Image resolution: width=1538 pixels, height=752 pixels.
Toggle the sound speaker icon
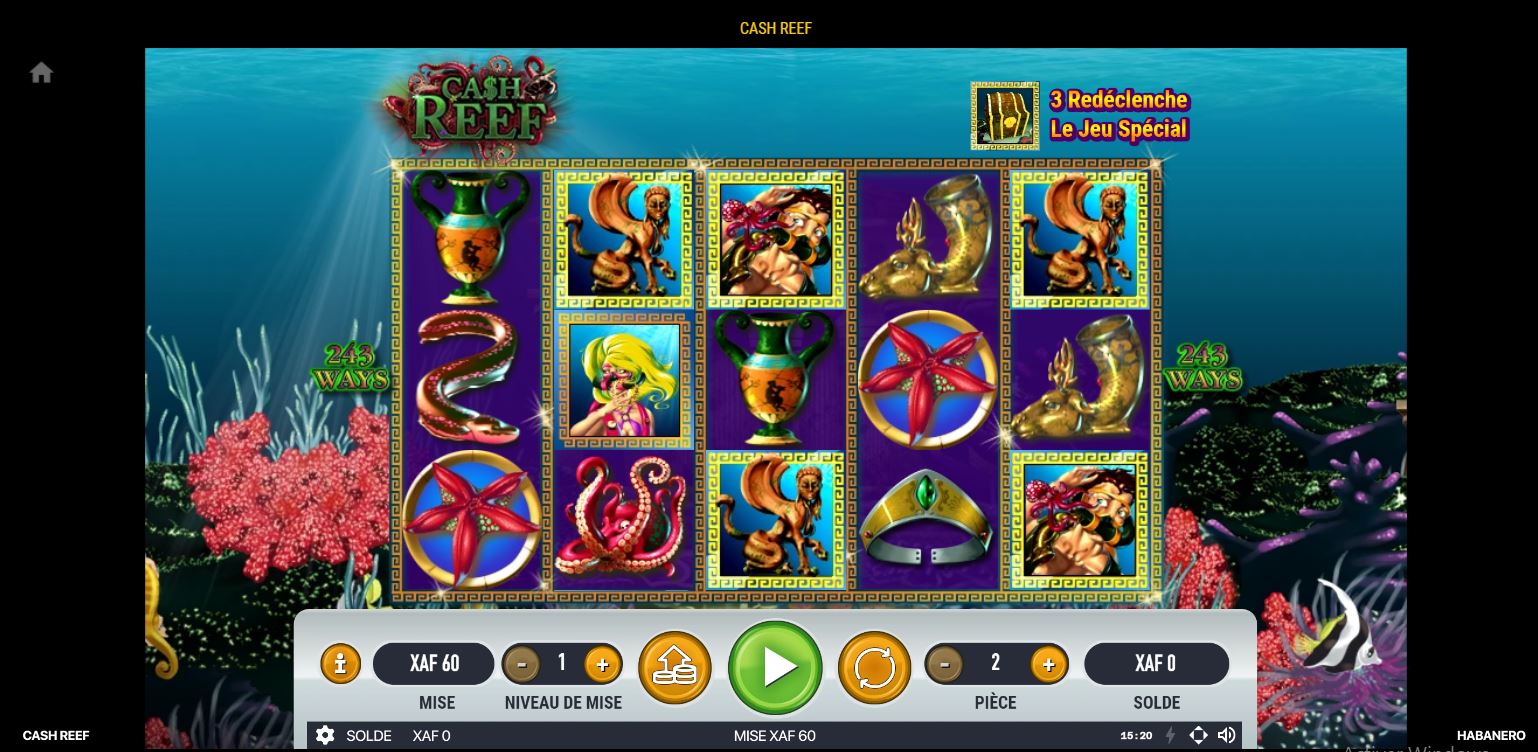point(1227,736)
